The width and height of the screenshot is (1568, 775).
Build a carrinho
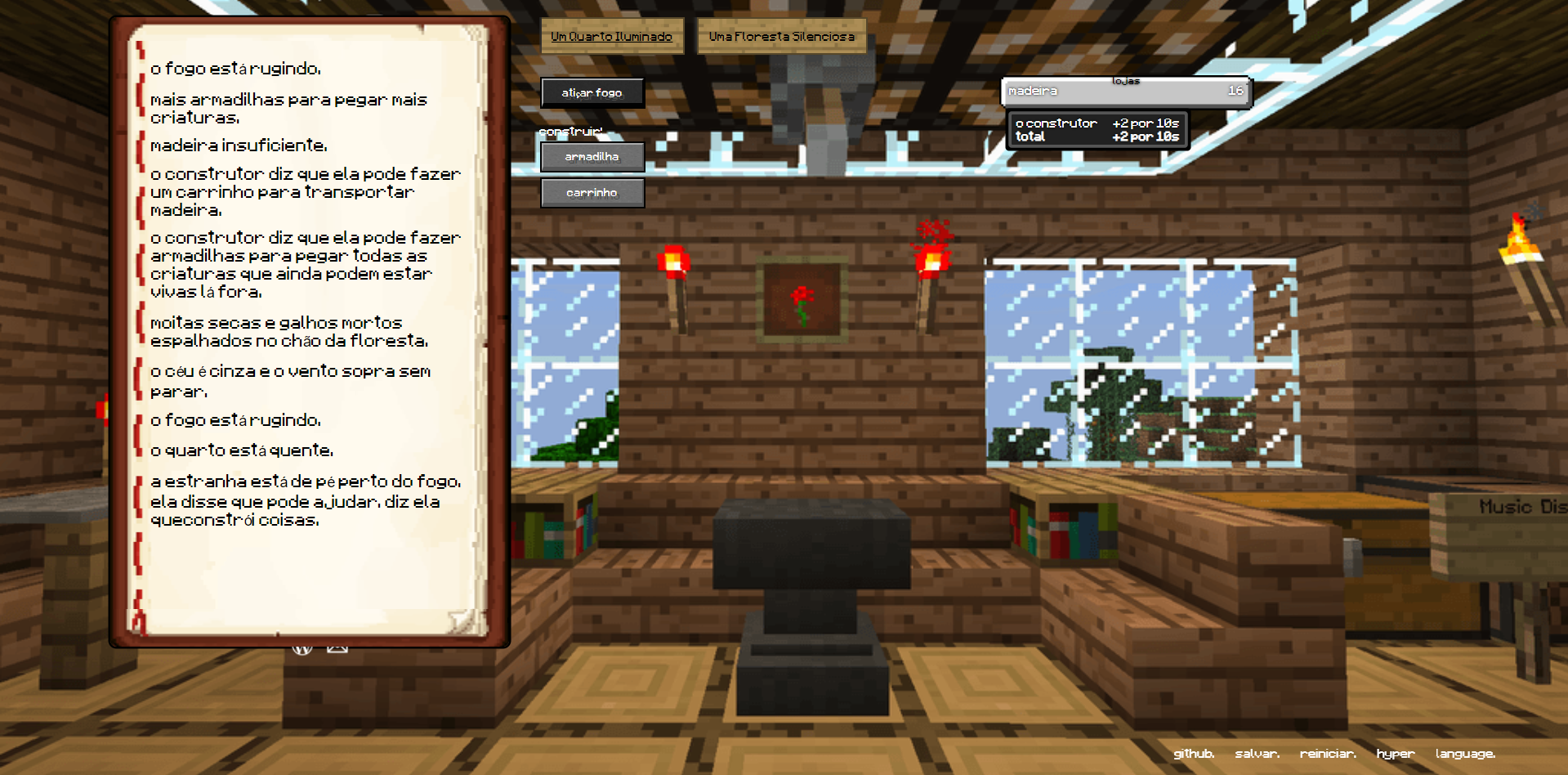[592, 193]
